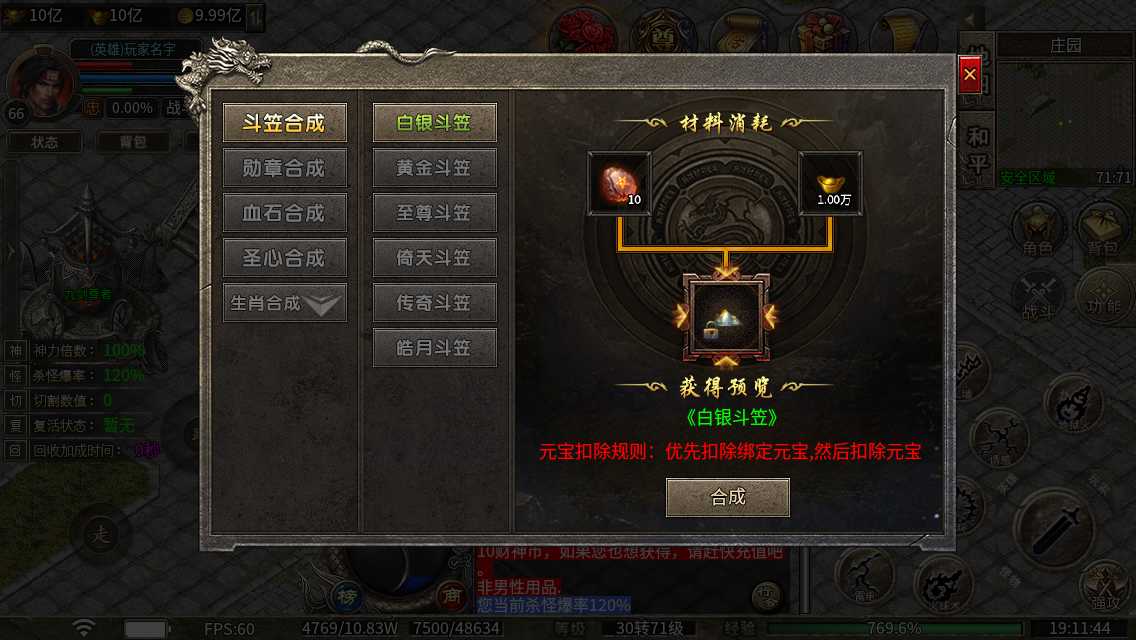Open the 状态 status button

click(45, 142)
